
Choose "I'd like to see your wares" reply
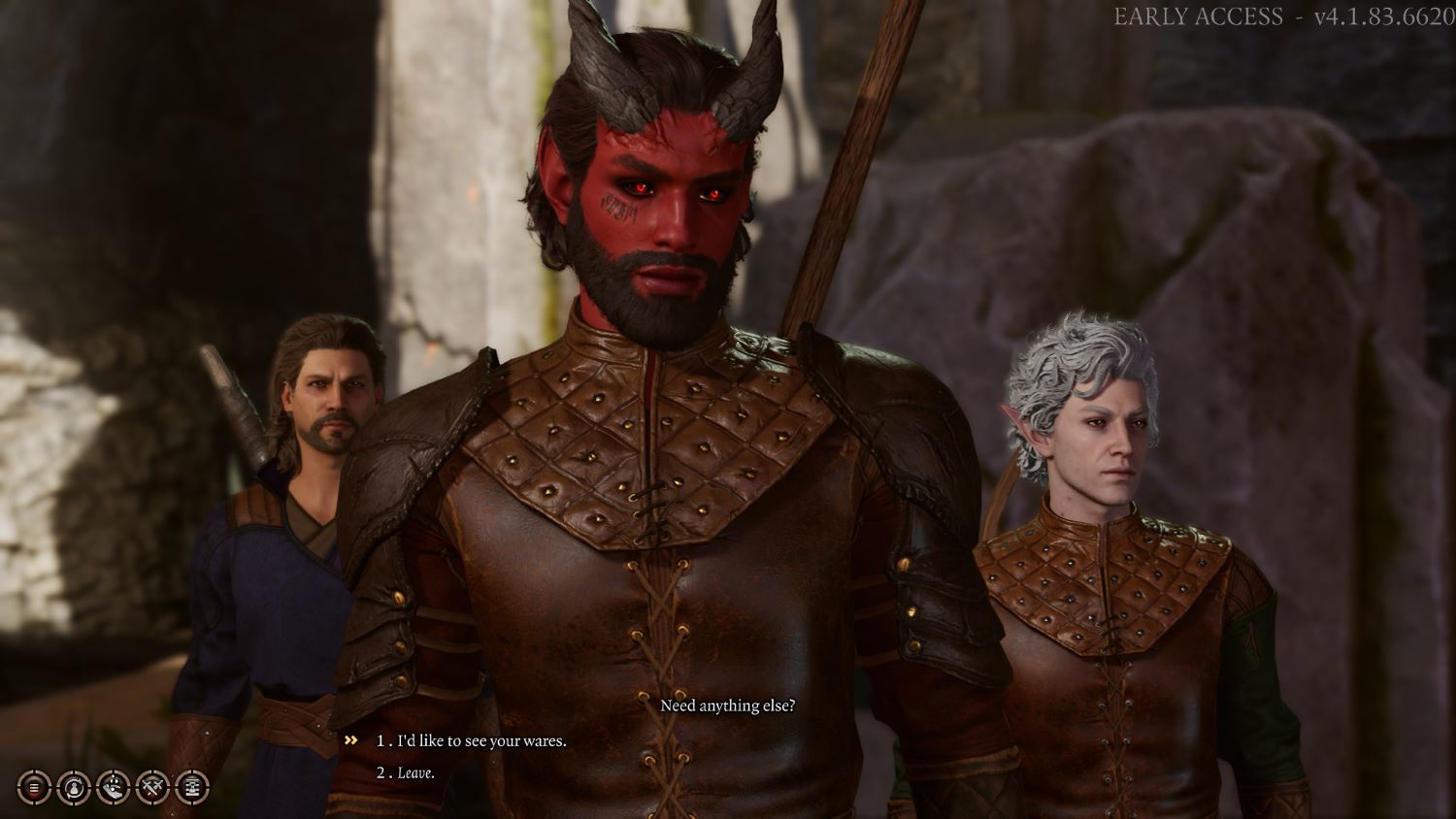point(481,741)
